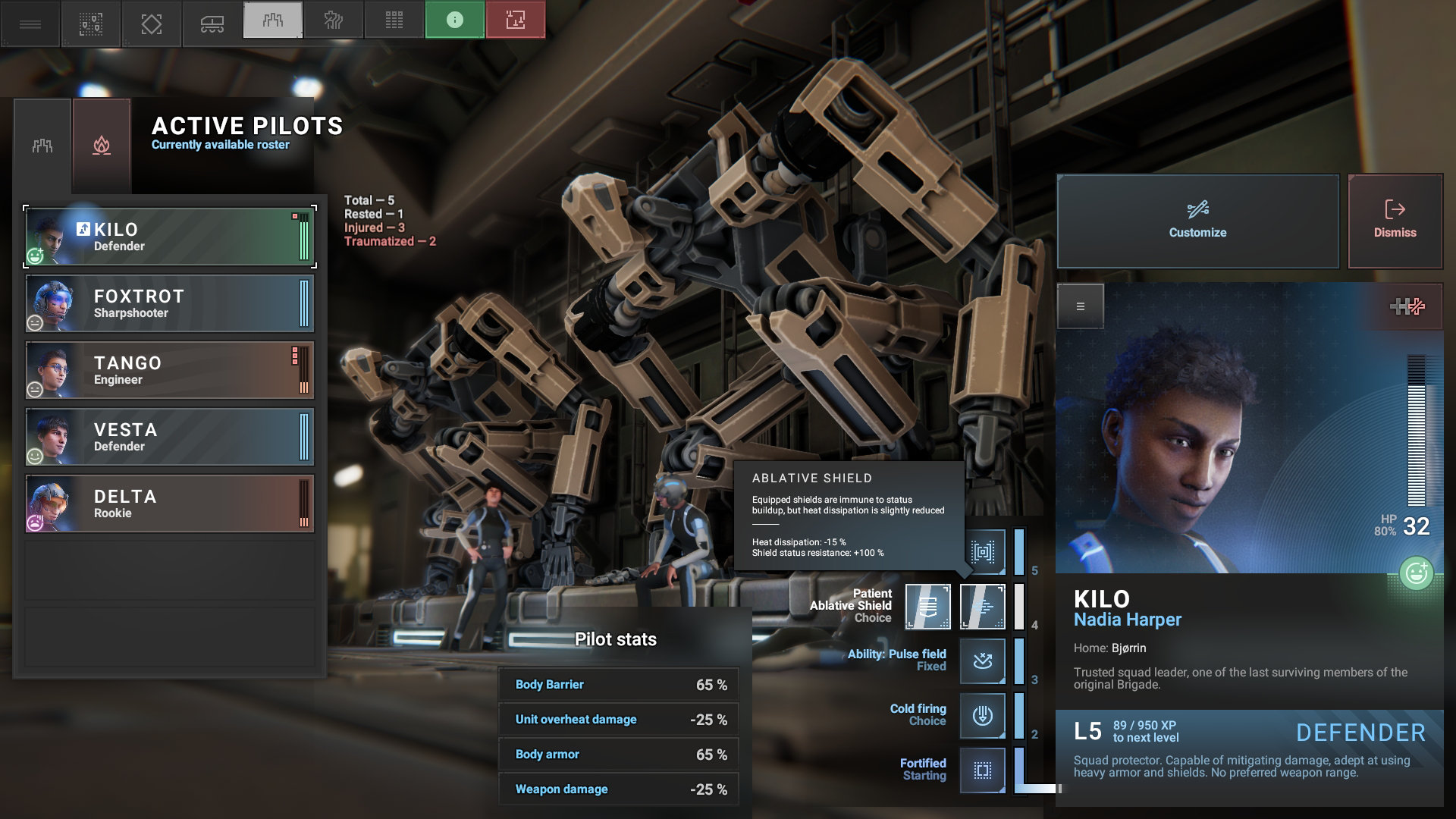Dismiss the selected pilot
Image resolution: width=1456 pixels, height=819 pixels.
(1395, 221)
